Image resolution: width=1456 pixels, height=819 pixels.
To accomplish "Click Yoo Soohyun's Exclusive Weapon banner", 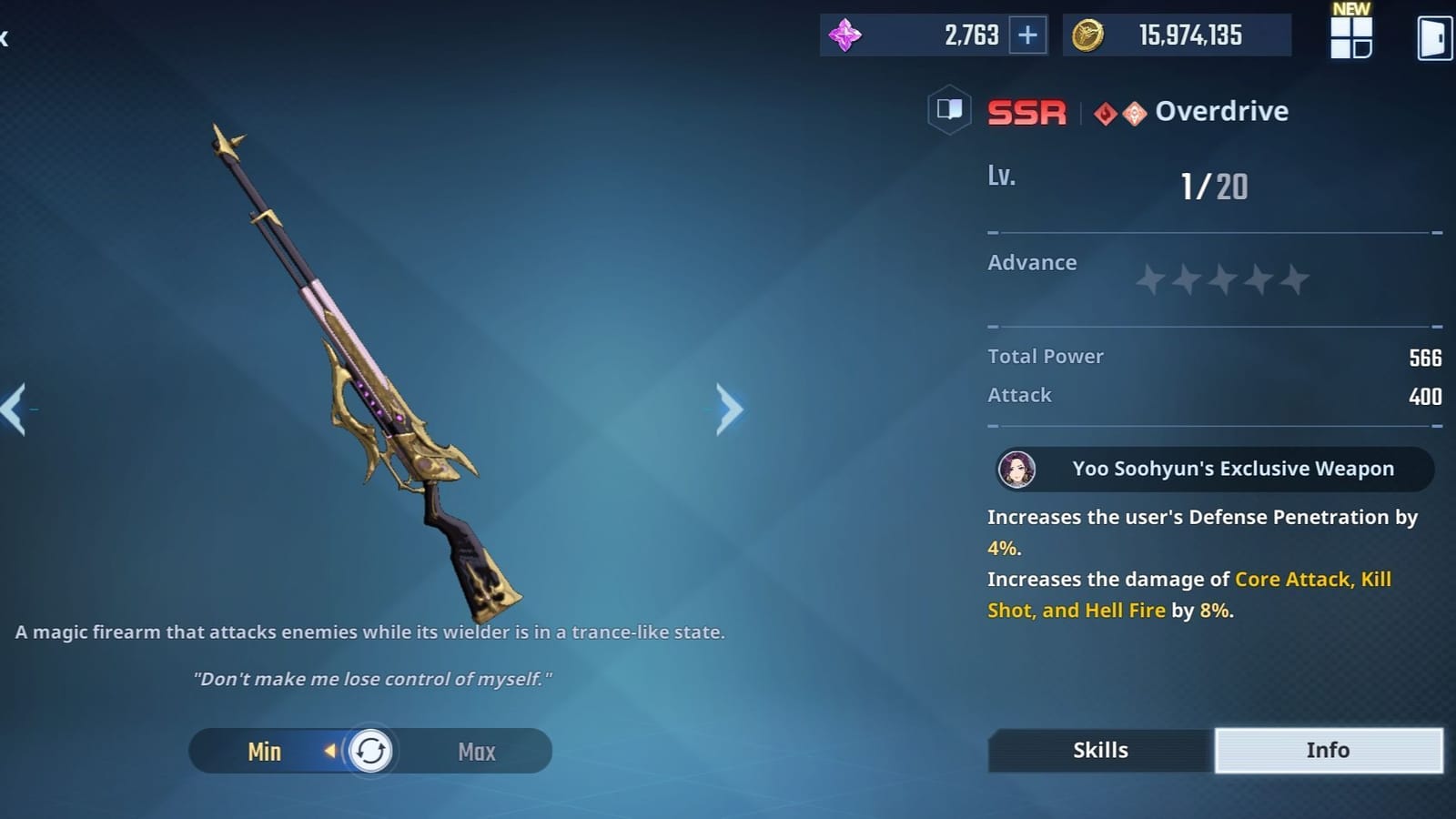I will [1210, 469].
